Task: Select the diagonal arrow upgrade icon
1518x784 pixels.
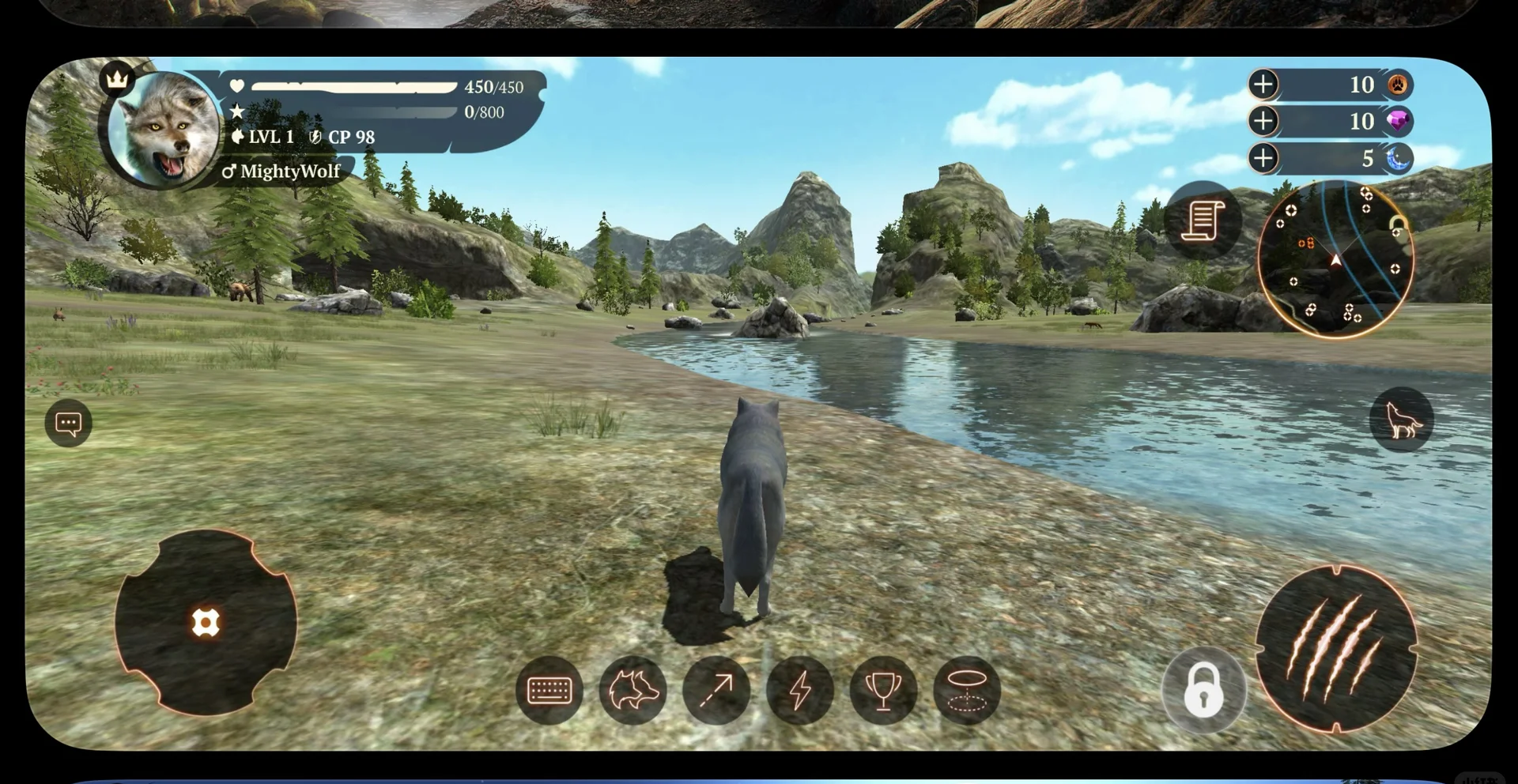Action: pyautogui.click(x=716, y=690)
